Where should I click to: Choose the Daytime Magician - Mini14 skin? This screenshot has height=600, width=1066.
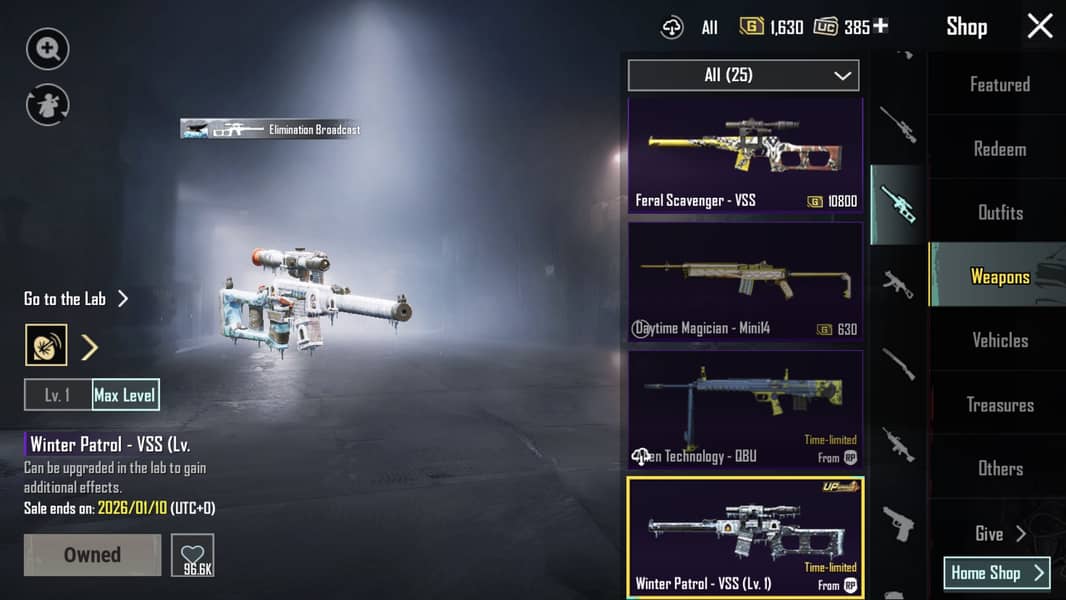click(745, 282)
